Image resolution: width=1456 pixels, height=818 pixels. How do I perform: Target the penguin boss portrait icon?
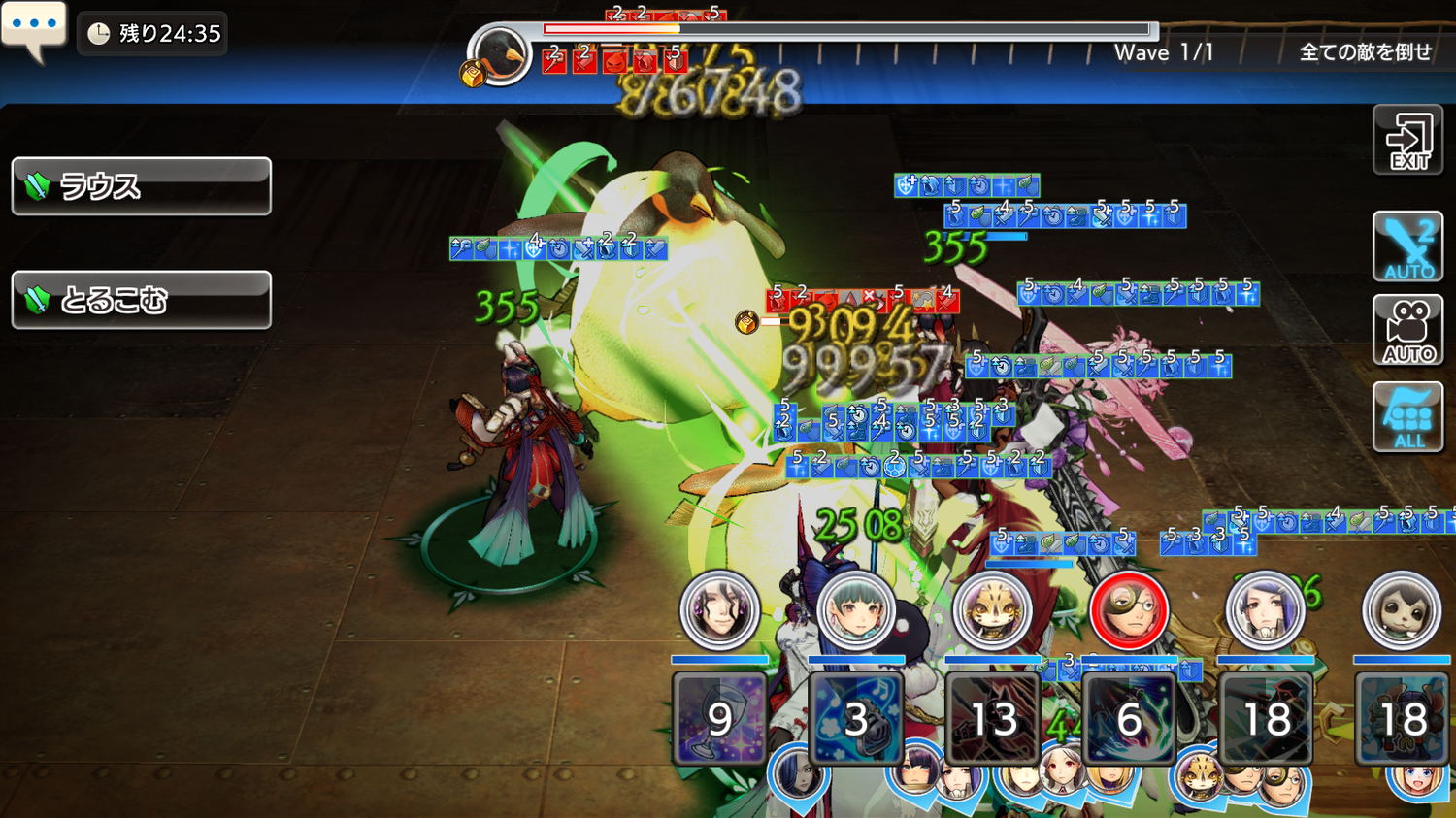[501, 54]
